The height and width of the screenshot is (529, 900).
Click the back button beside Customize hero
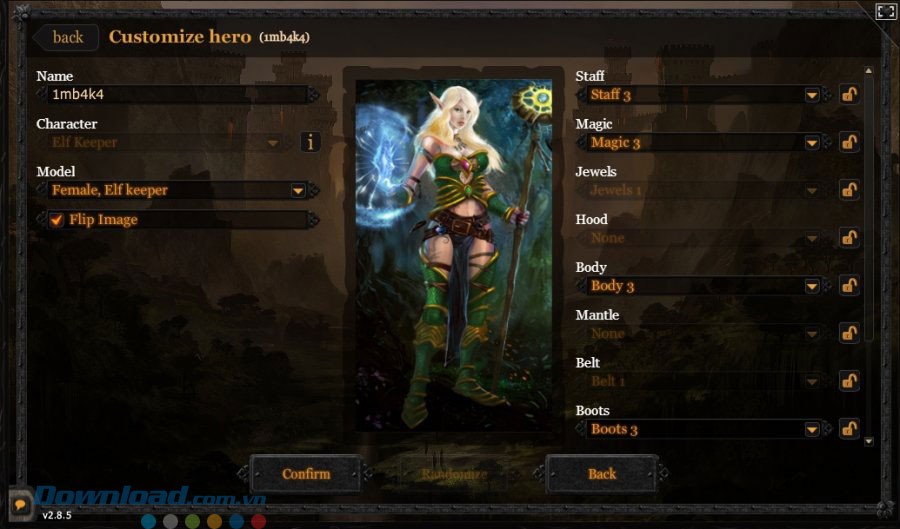(67, 38)
